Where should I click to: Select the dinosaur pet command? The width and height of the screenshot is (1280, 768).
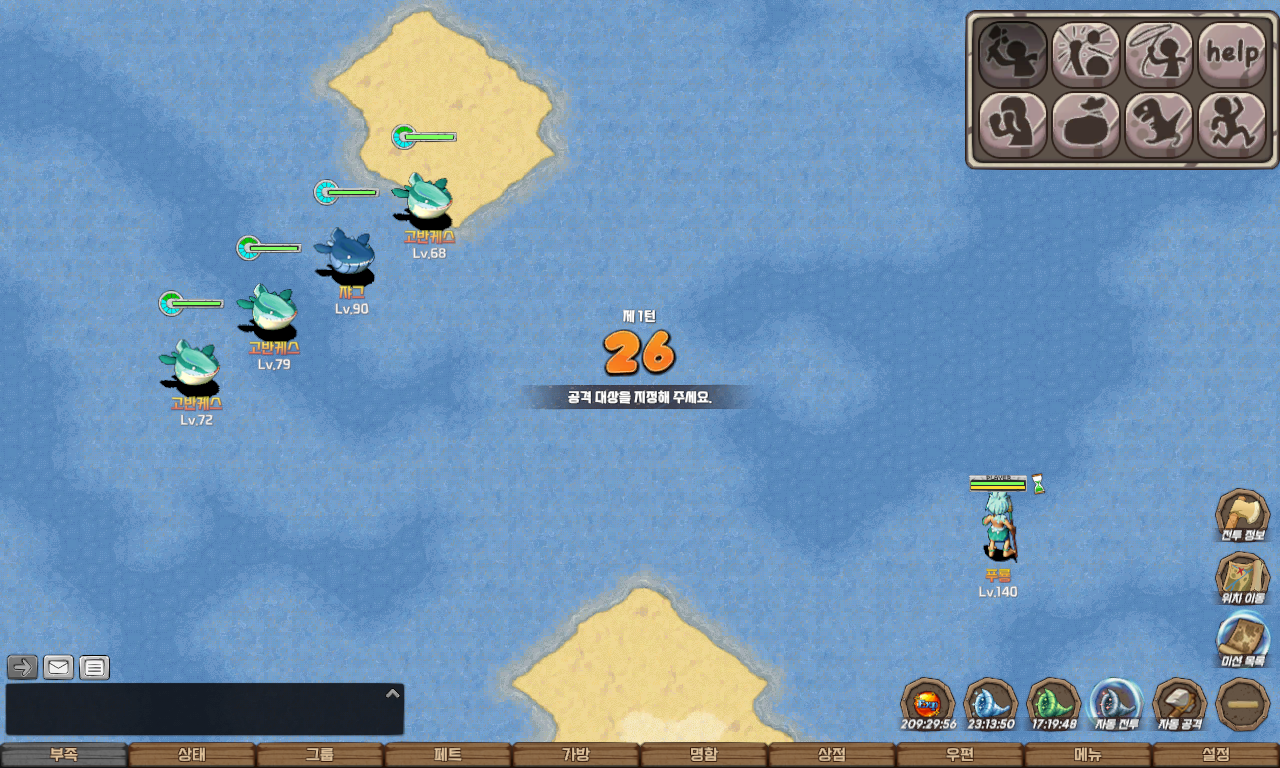pos(1159,125)
